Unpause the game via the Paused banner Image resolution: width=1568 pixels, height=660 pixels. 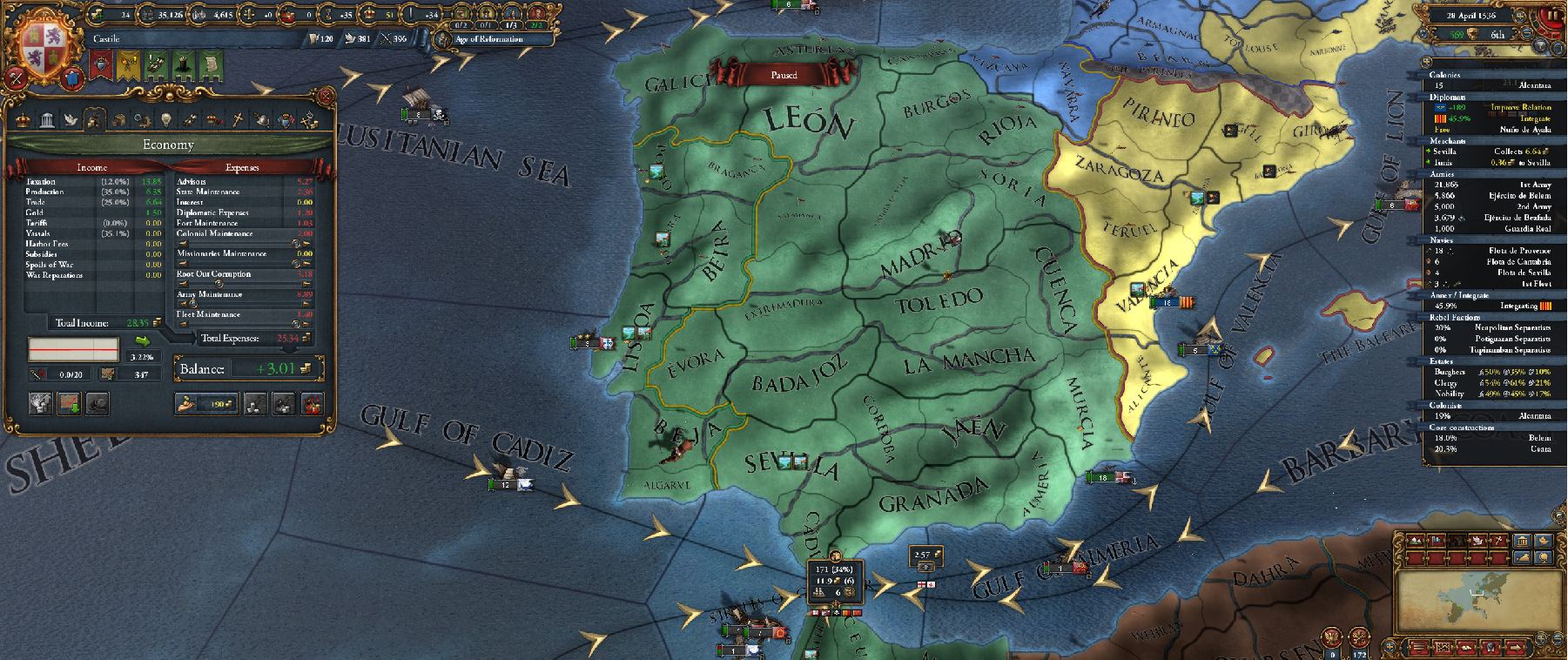coord(786,76)
